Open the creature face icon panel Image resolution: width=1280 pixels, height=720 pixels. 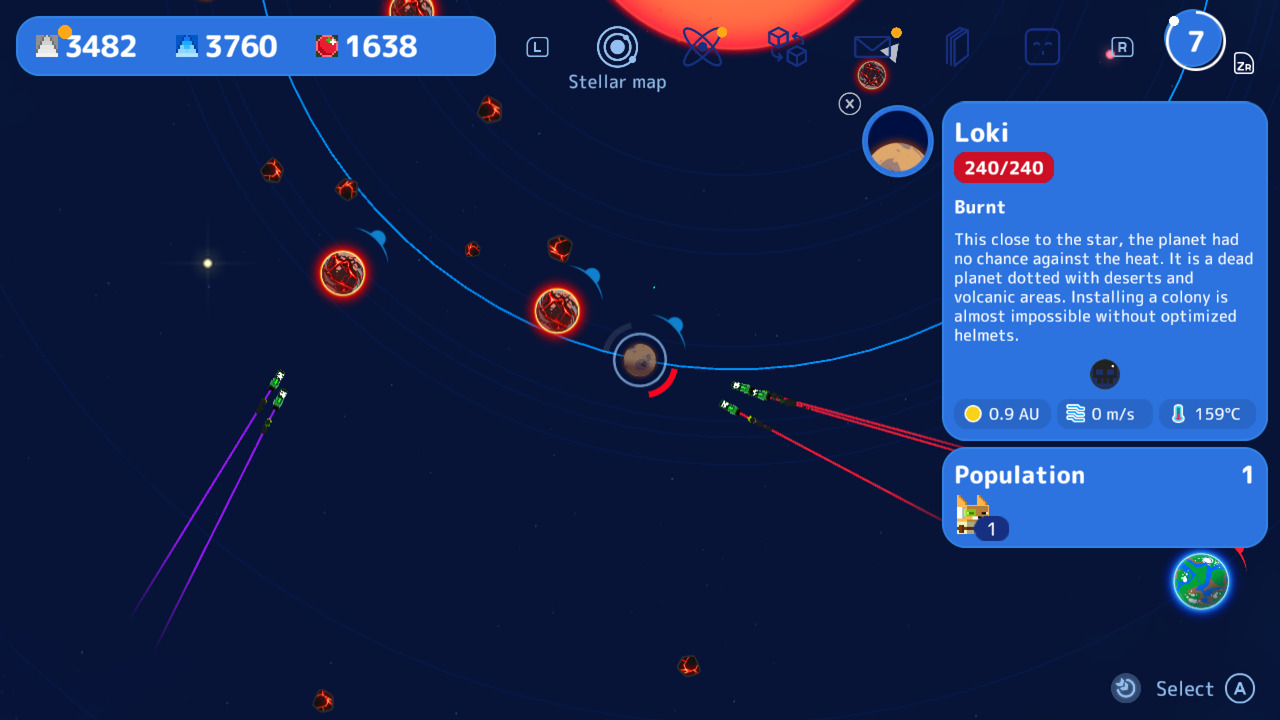[x=1042, y=46]
